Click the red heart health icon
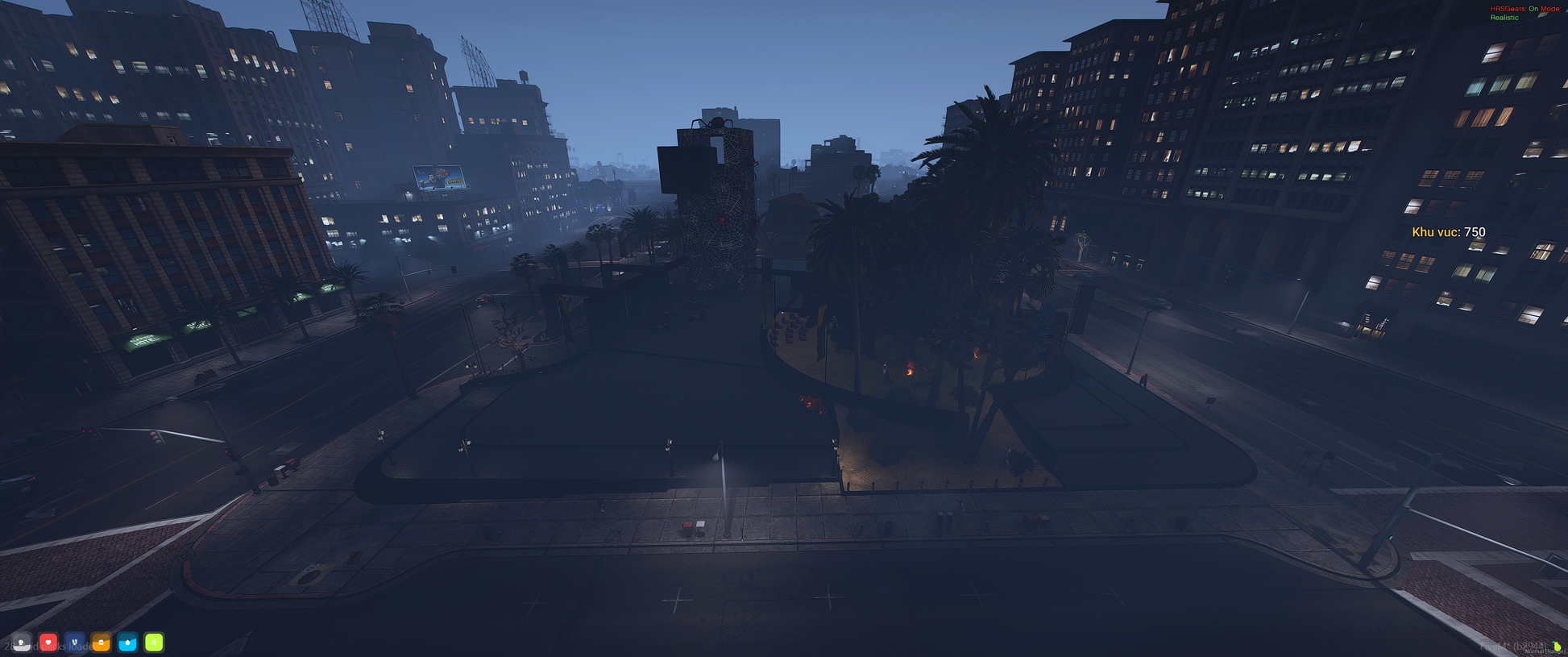 pos(48,642)
